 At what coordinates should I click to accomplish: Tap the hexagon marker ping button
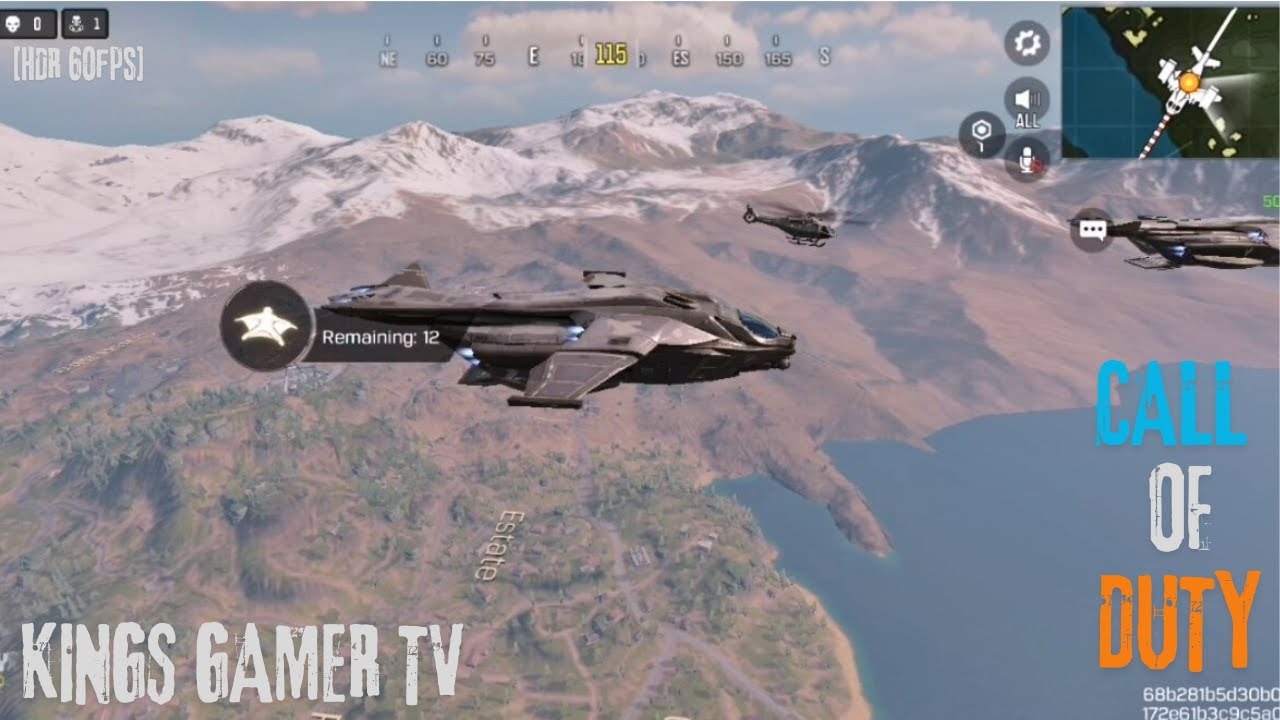(x=981, y=135)
